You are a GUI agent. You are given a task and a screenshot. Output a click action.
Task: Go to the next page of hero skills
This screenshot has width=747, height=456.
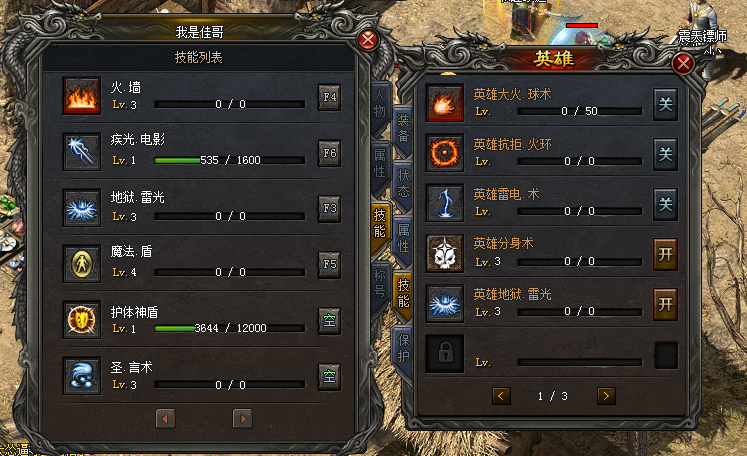click(605, 396)
